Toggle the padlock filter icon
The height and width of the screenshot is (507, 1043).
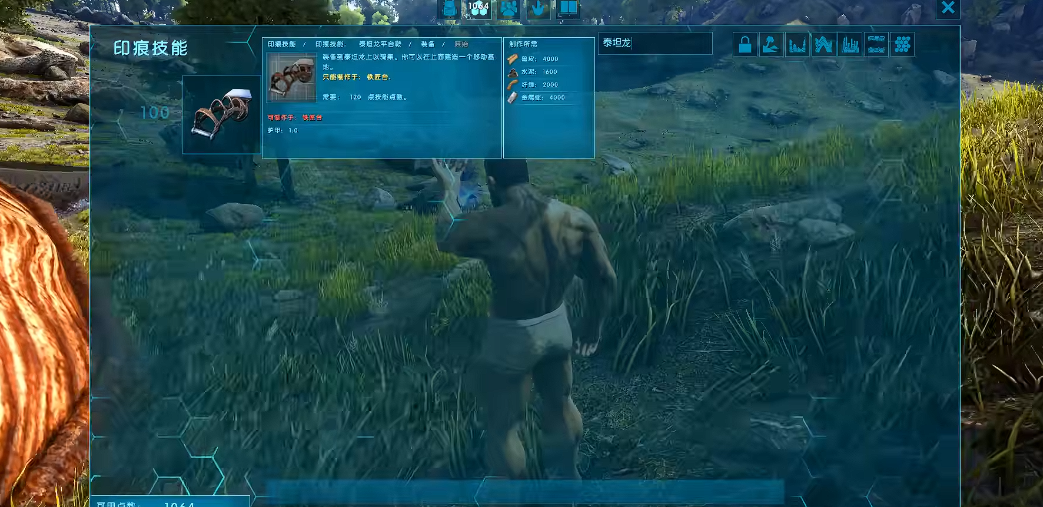pyautogui.click(x=745, y=44)
